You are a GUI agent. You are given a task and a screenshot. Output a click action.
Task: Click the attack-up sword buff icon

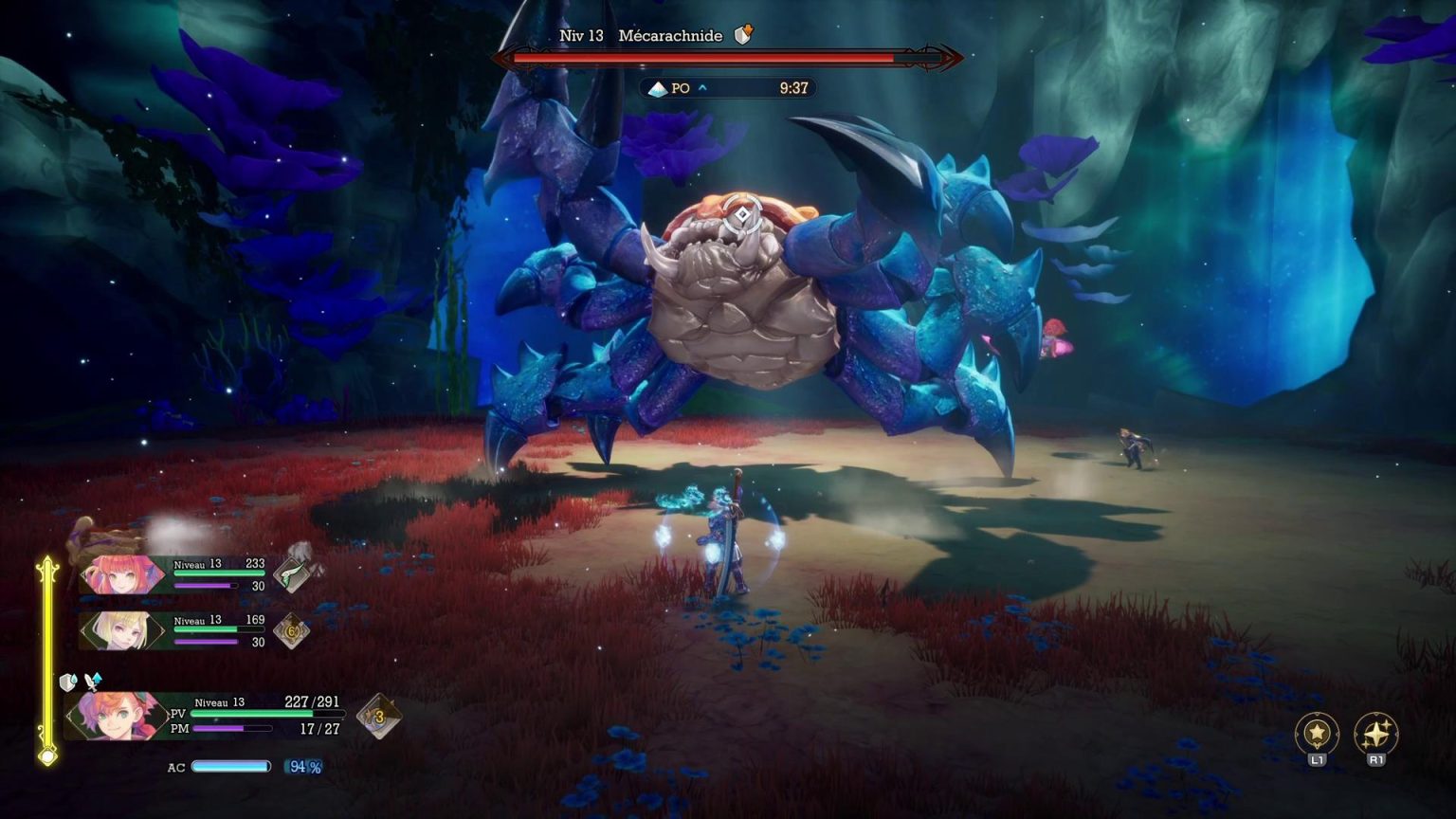click(92, 682)
